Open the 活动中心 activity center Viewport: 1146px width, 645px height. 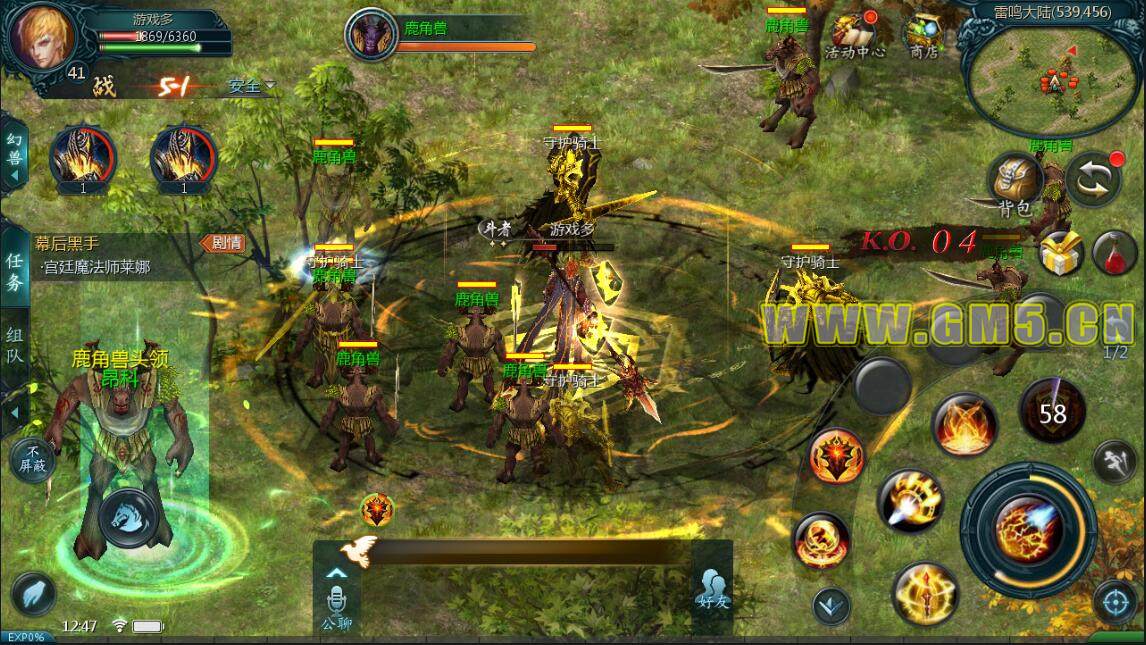point(853,36)
